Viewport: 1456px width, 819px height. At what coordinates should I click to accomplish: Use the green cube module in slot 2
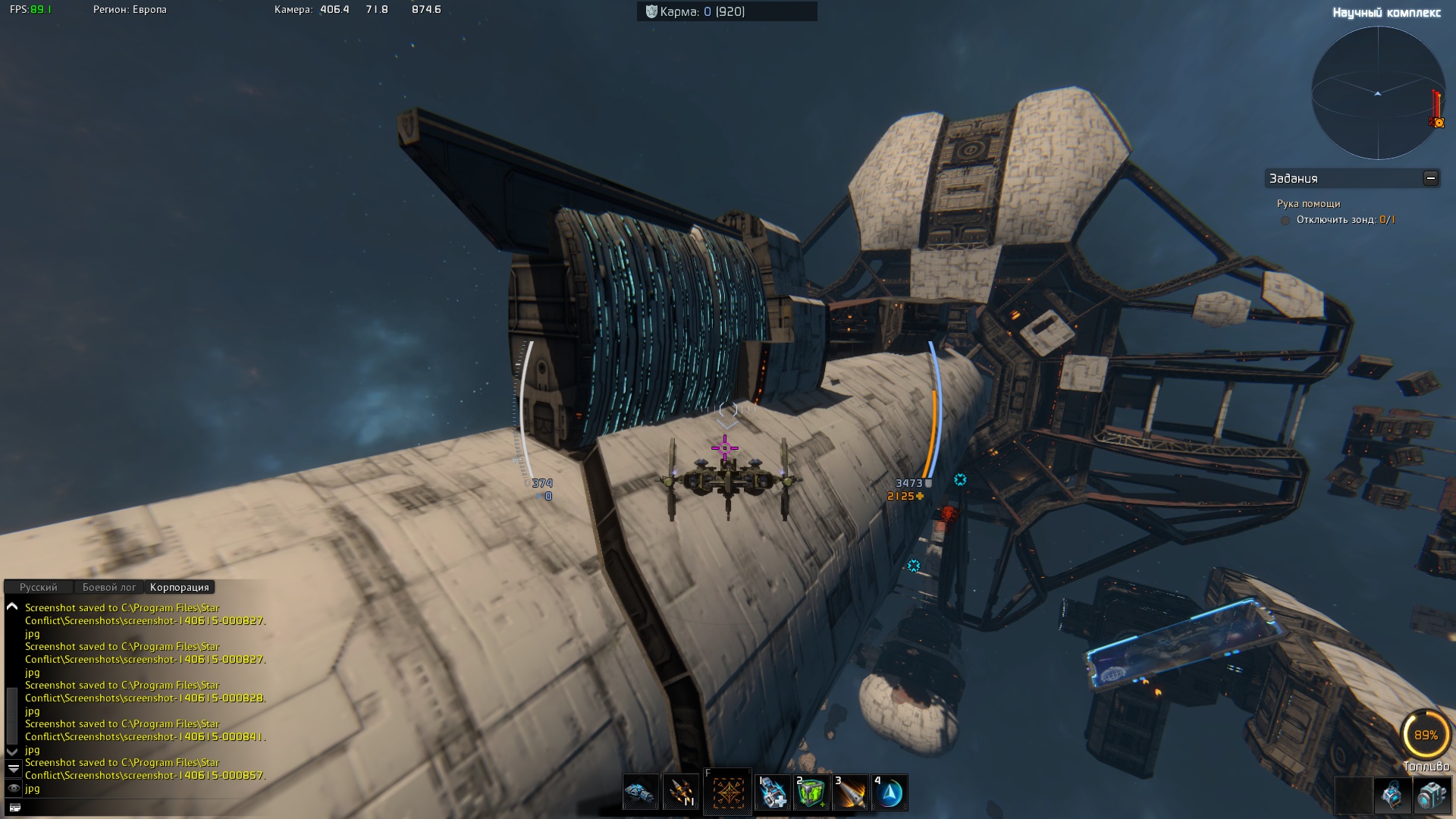tap(811, 792)
